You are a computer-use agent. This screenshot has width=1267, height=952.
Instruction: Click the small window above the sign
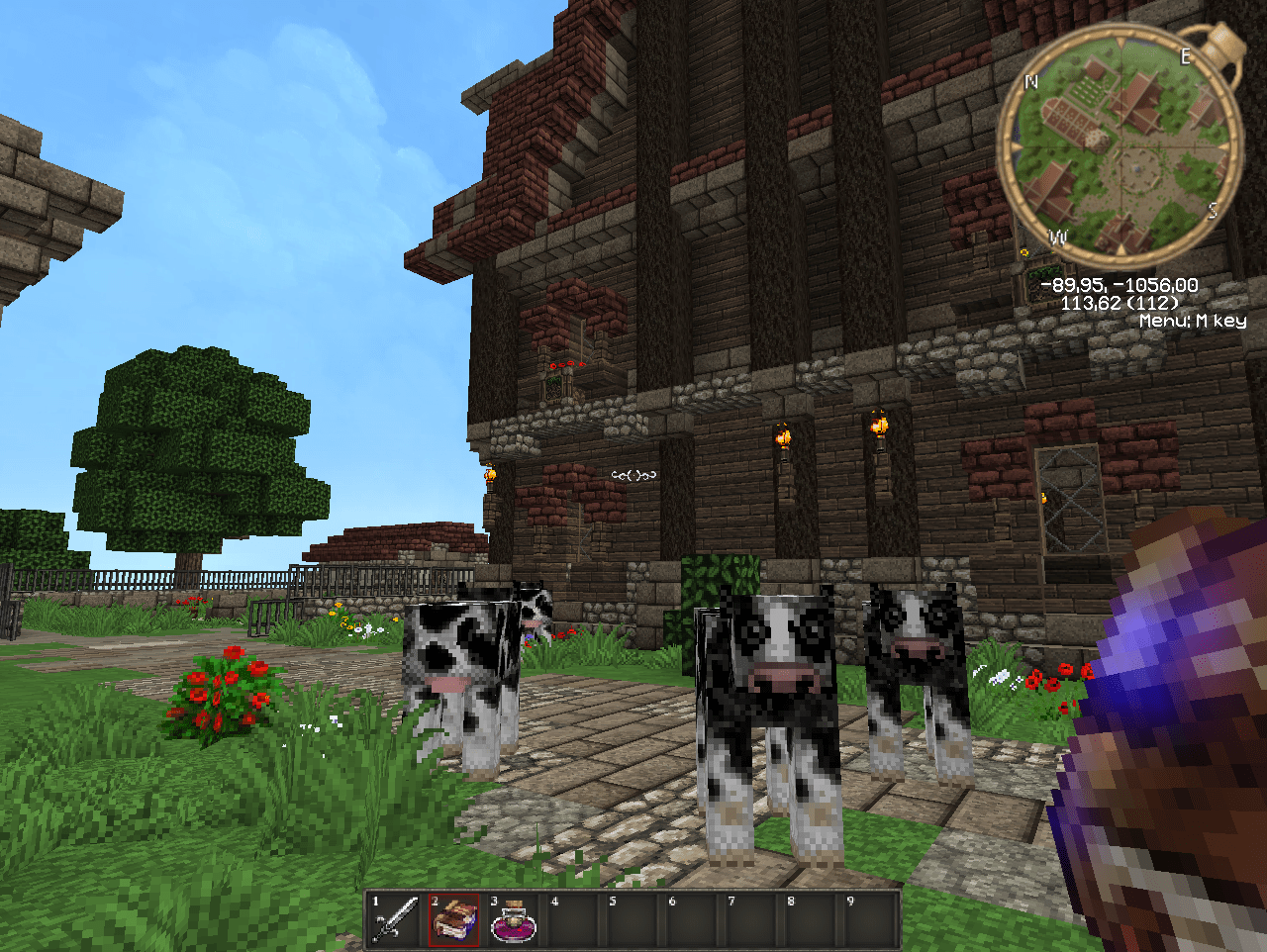click(x=552, y=389)
